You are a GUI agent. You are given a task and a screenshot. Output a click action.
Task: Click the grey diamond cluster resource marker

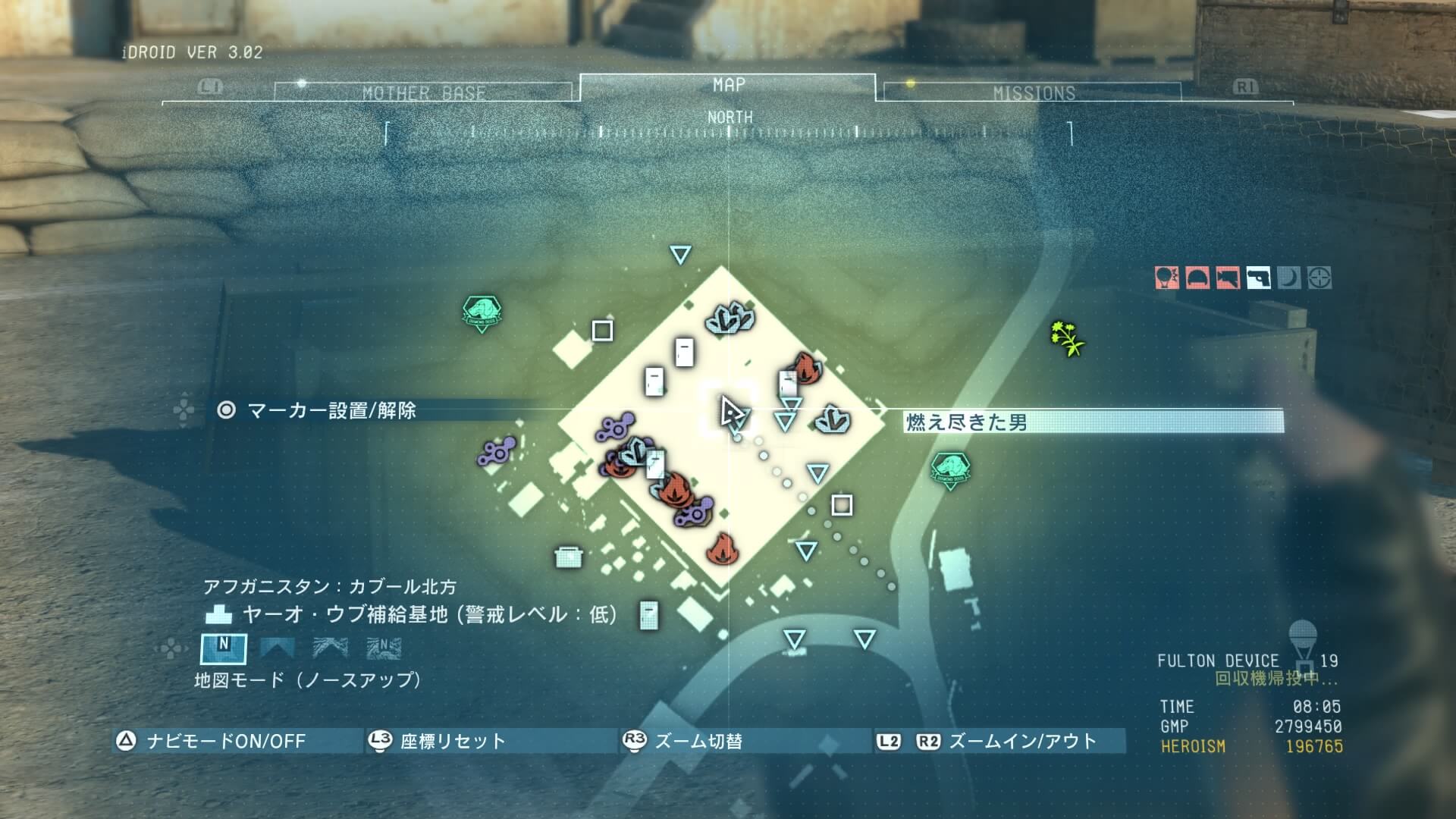coord(730,318)
